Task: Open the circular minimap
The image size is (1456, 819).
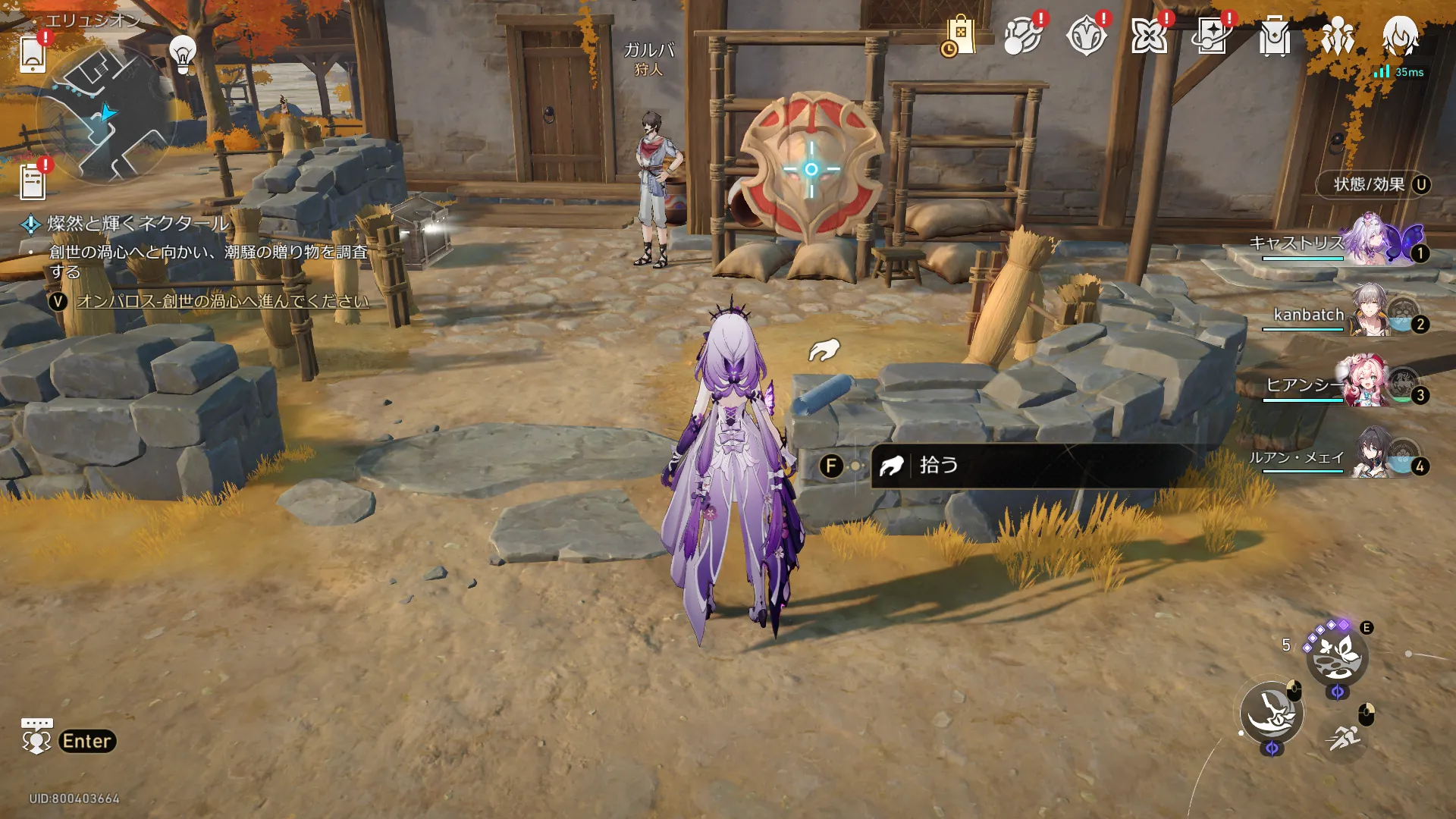Action: tap(105, 115)
